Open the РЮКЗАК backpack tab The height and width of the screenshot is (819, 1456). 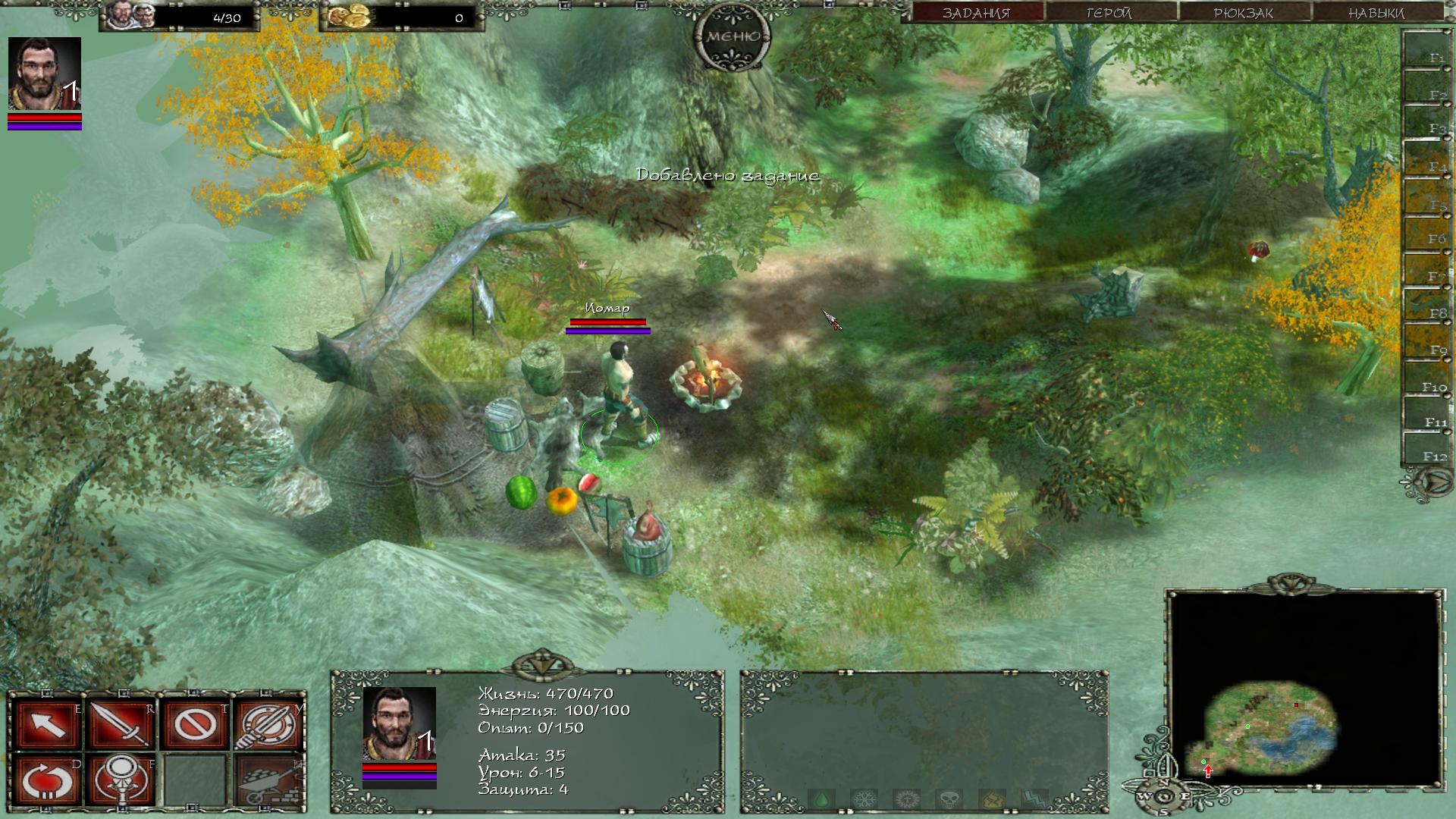[x=1244, y=13]
